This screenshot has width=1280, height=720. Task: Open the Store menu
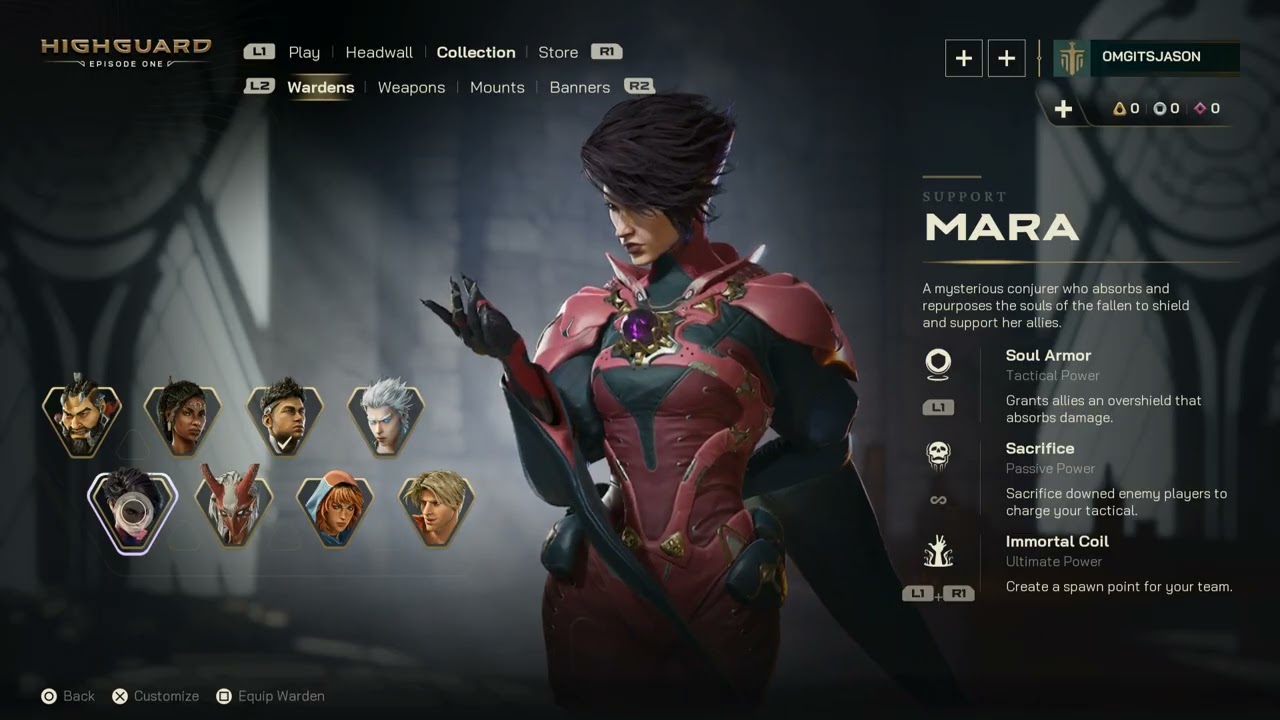tap(557, 52)
